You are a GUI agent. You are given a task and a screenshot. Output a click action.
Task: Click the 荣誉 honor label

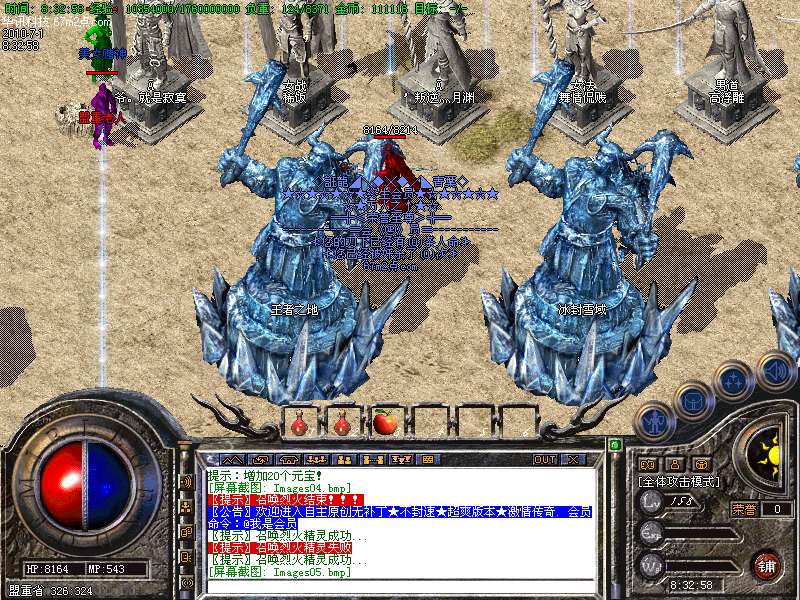coord(744,508)
